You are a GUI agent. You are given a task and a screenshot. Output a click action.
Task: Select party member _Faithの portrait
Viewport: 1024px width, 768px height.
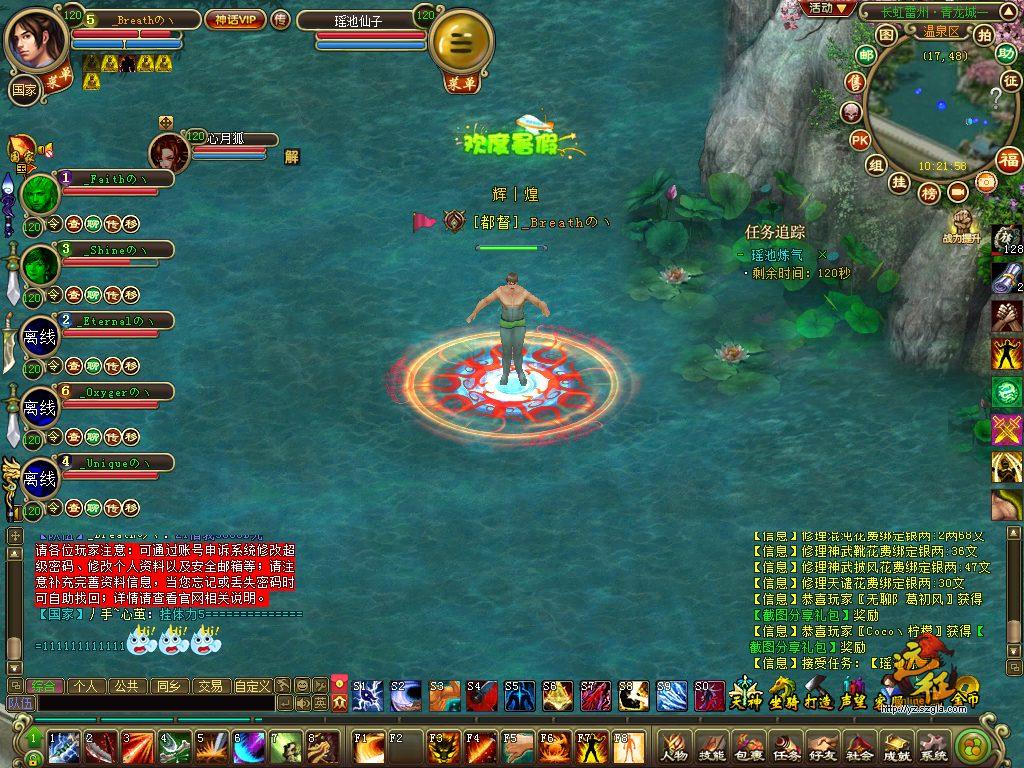pyautogui.click(x=40, y=194)
